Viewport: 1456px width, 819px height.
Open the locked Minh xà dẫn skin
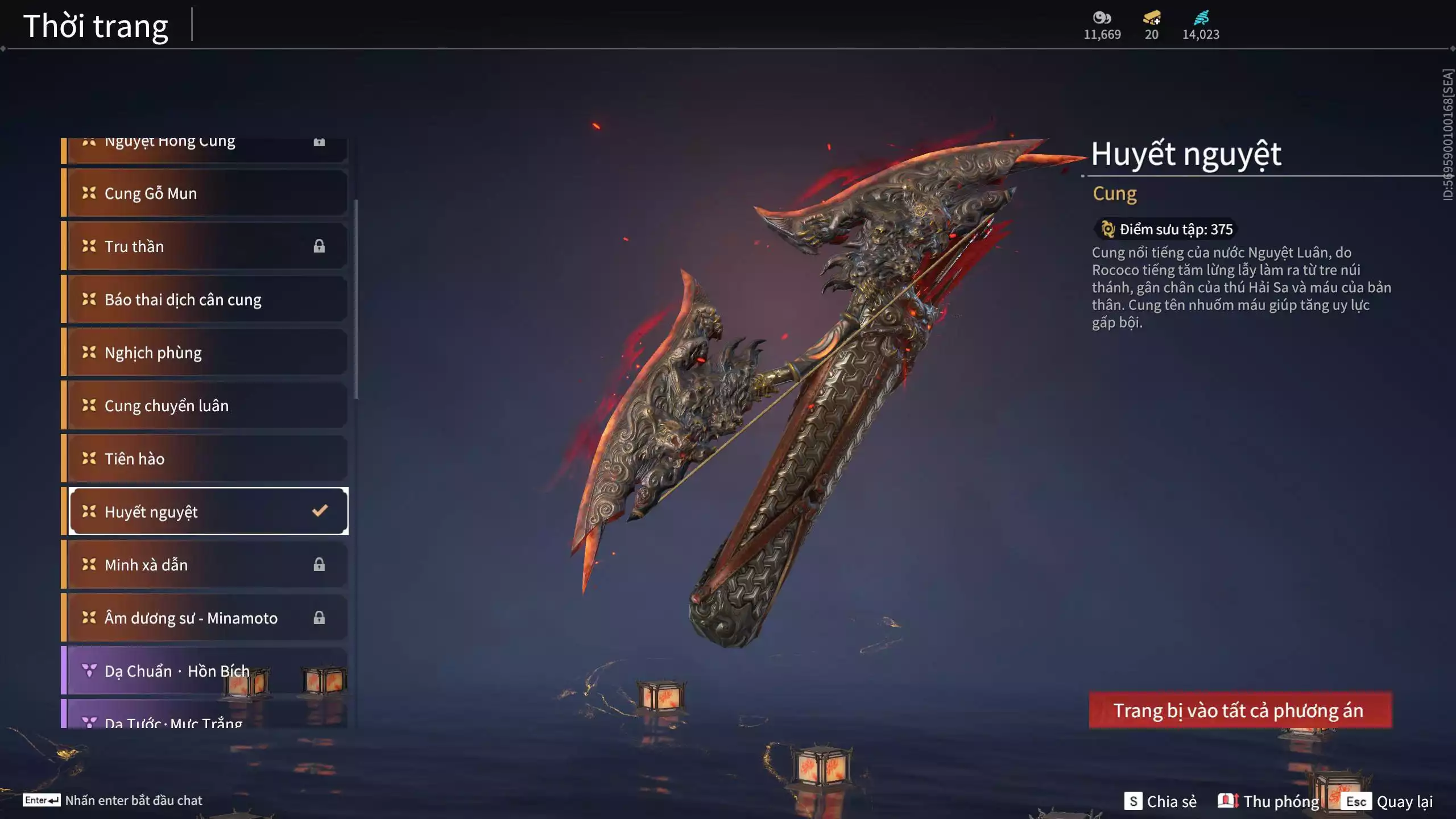(206, 565)
